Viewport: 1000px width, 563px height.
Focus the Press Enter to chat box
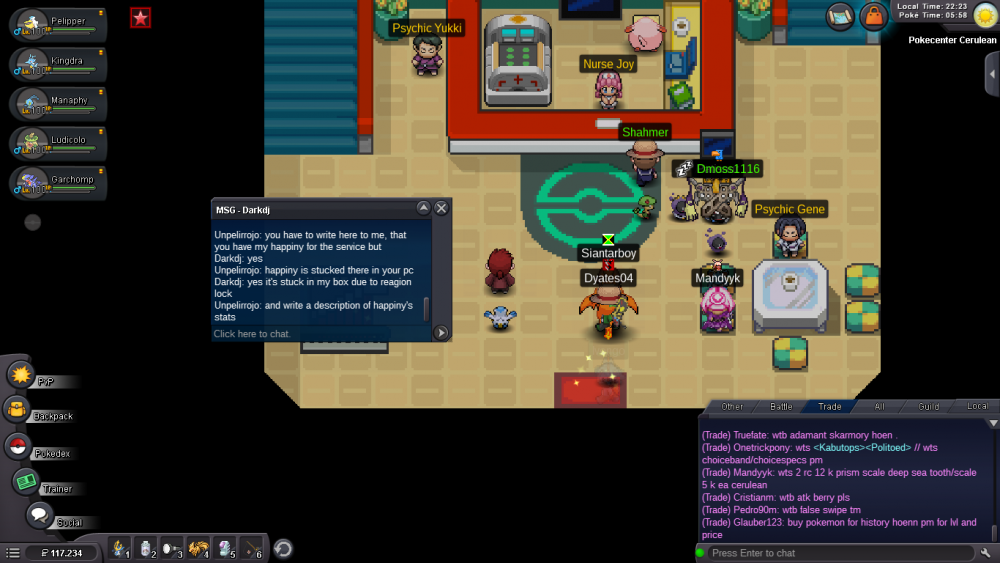[x=838, y=553]
